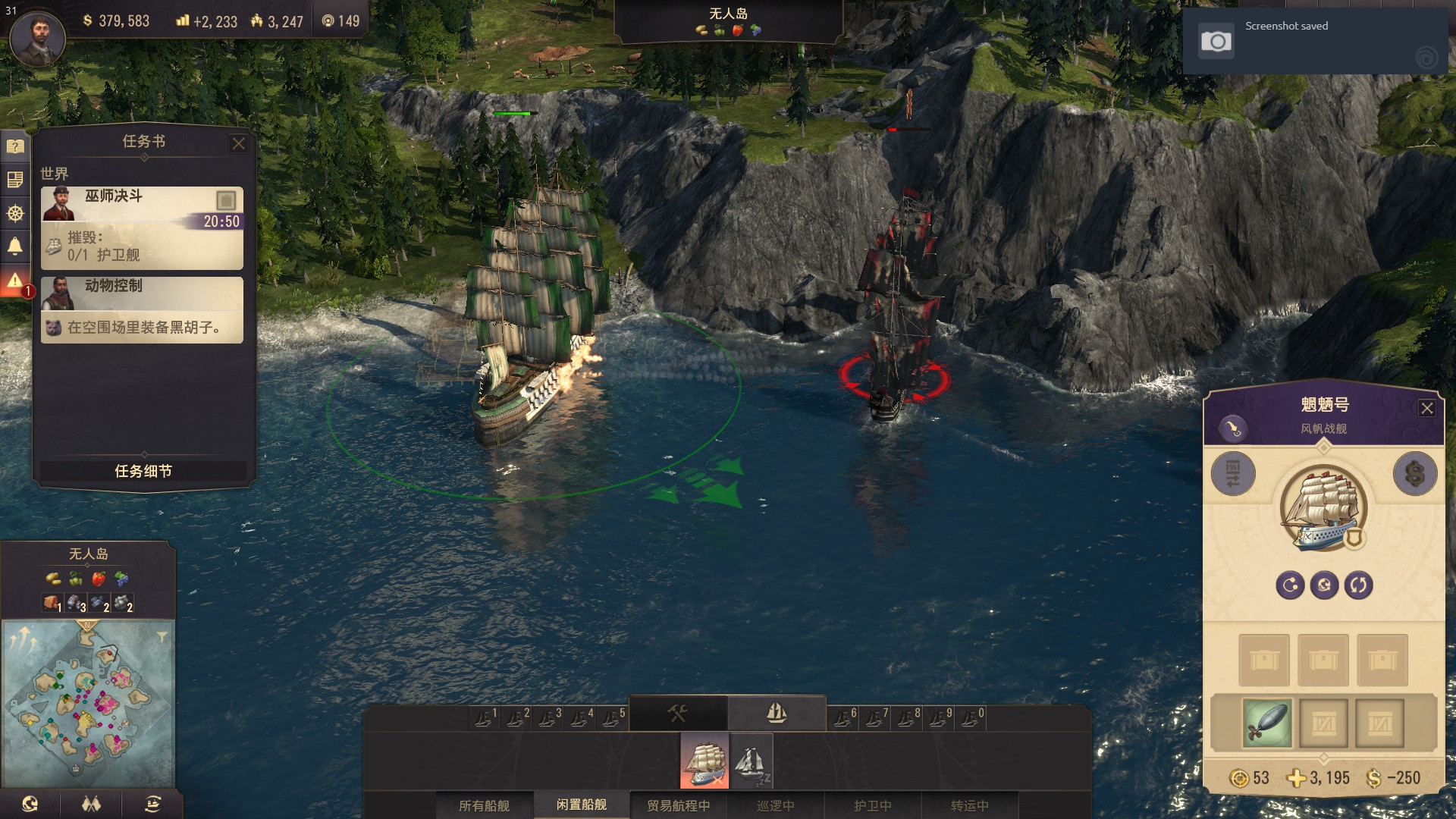
Task: Close the 任务书 quest book panel
Action: pos(238,143)
